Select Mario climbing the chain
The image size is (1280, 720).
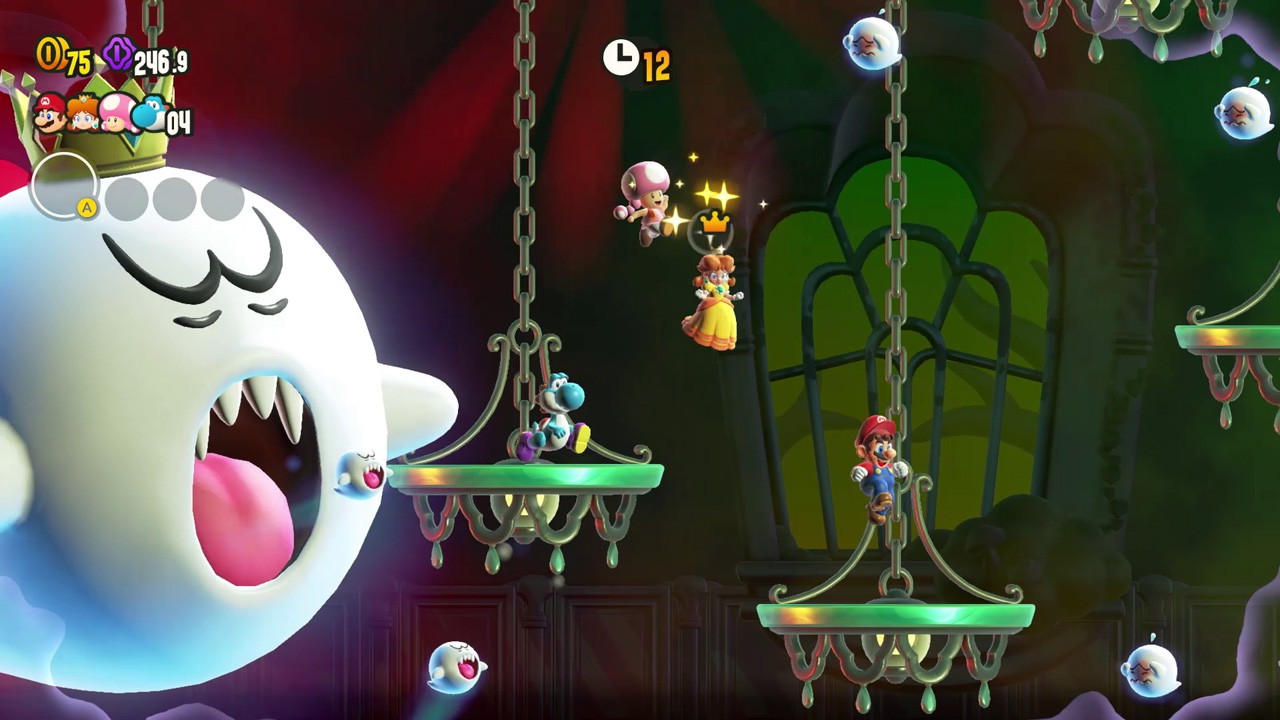(878, 460)
